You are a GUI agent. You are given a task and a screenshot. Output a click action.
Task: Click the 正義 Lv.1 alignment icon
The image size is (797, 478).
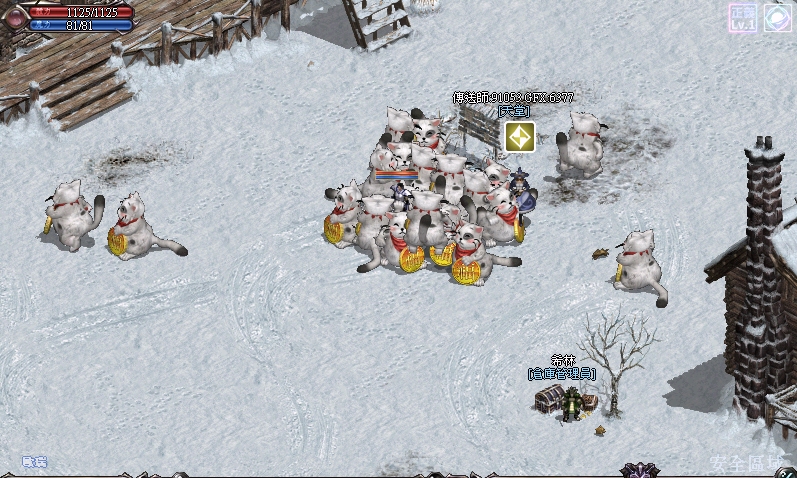click(742, 17)
